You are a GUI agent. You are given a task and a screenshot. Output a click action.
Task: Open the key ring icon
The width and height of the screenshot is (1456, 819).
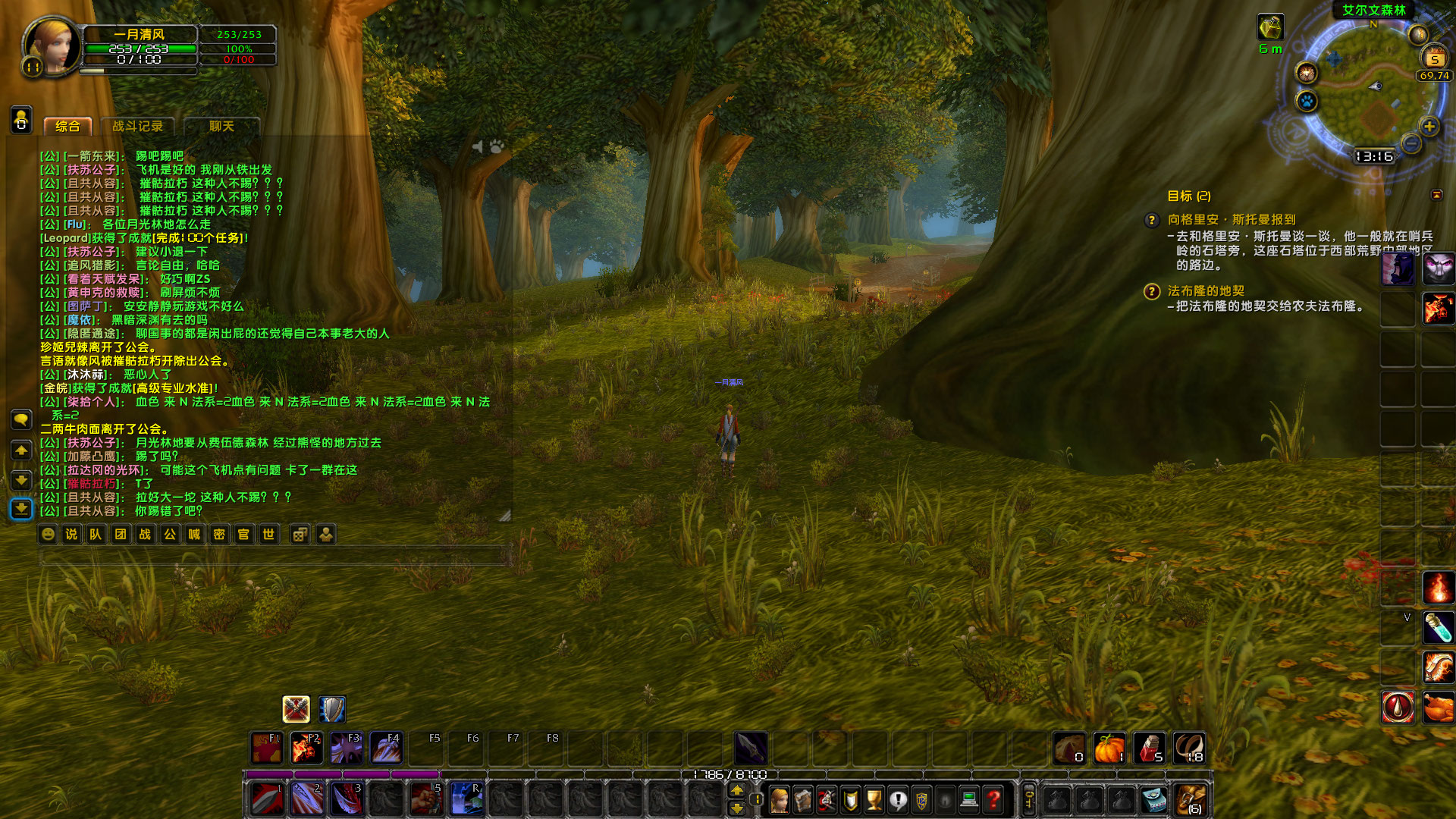point(1028,798)
